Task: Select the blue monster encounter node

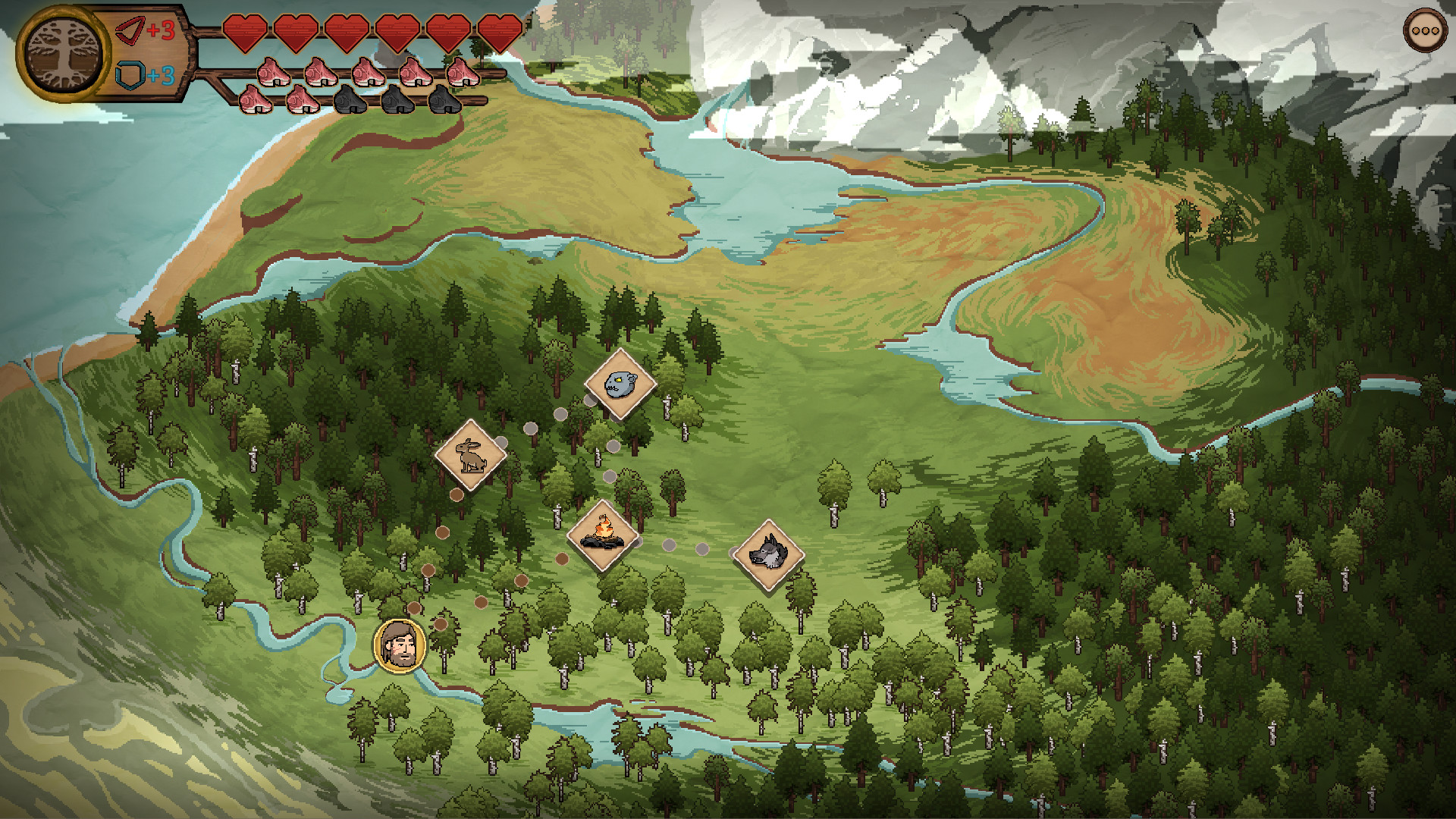Action: [620, 384]
